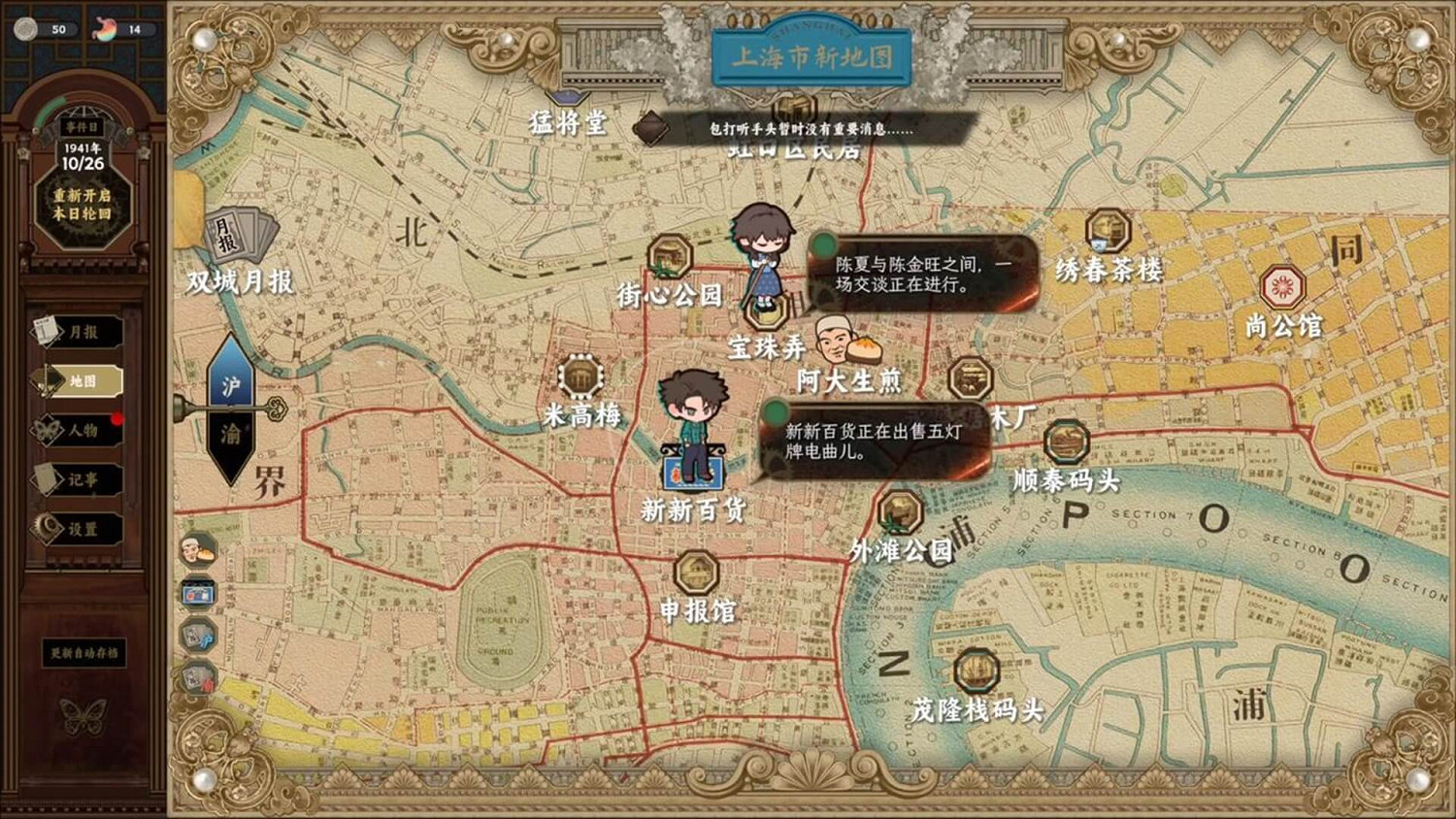
Task: Select the 尚公馆 mansion map marker
Action: (1282, 286)
